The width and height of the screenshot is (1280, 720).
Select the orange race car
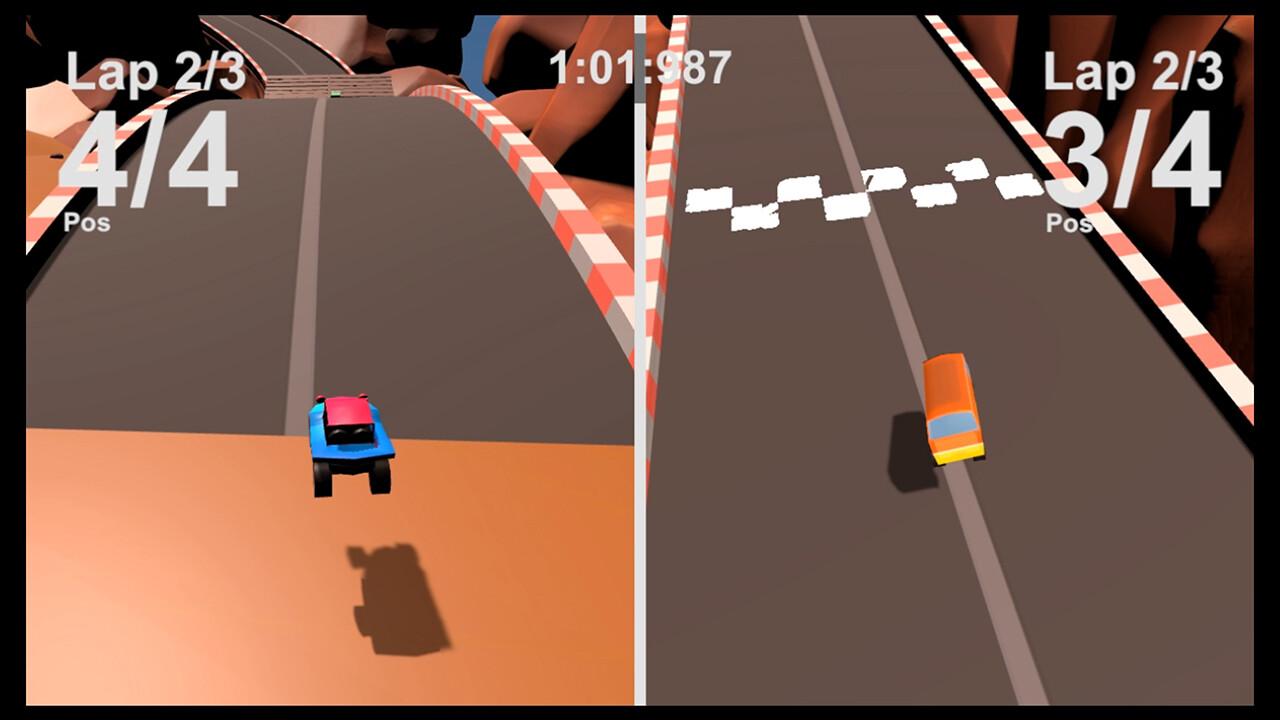tap(955, 410)
